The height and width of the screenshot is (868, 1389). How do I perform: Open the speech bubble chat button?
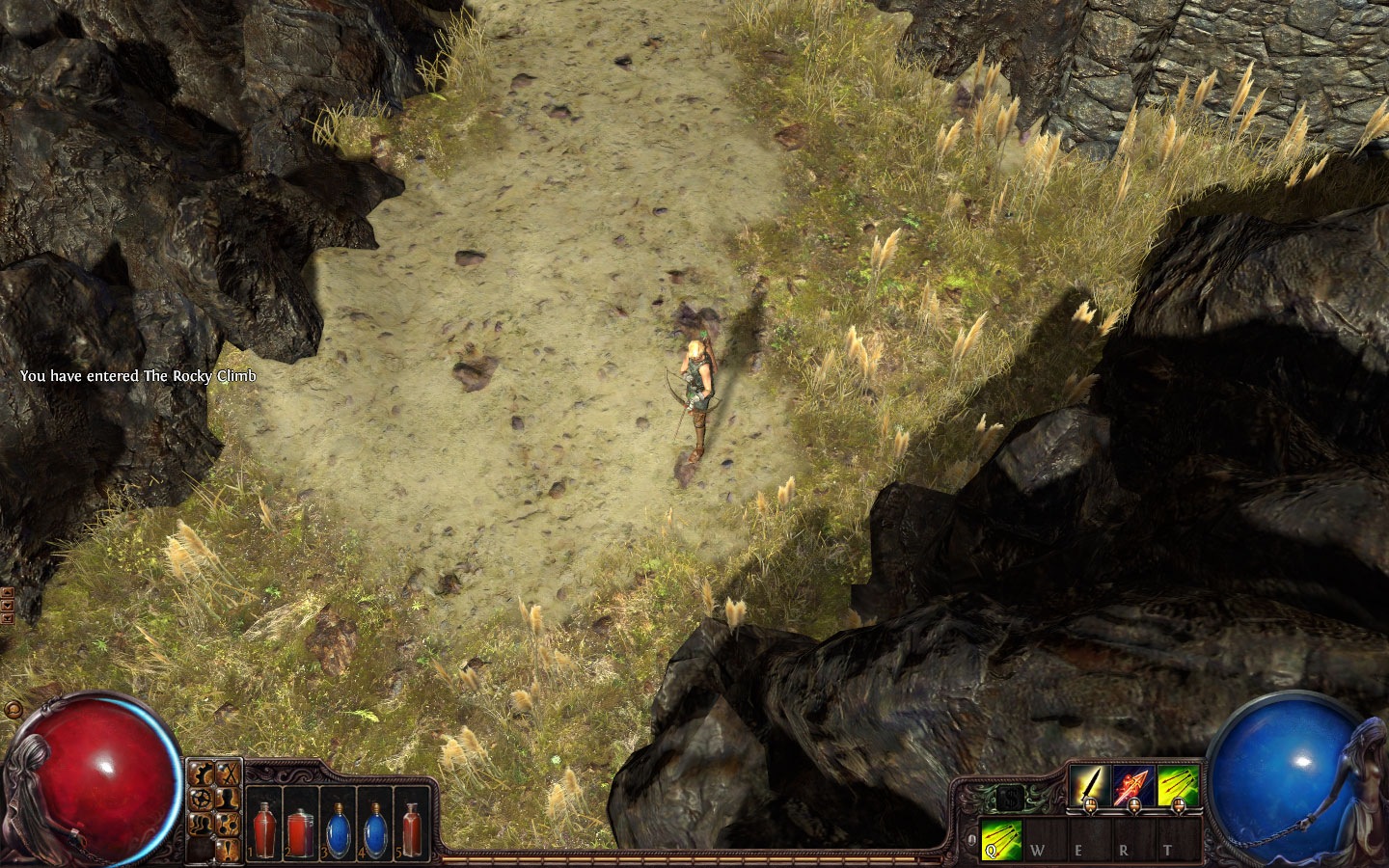tap(14, 711)
